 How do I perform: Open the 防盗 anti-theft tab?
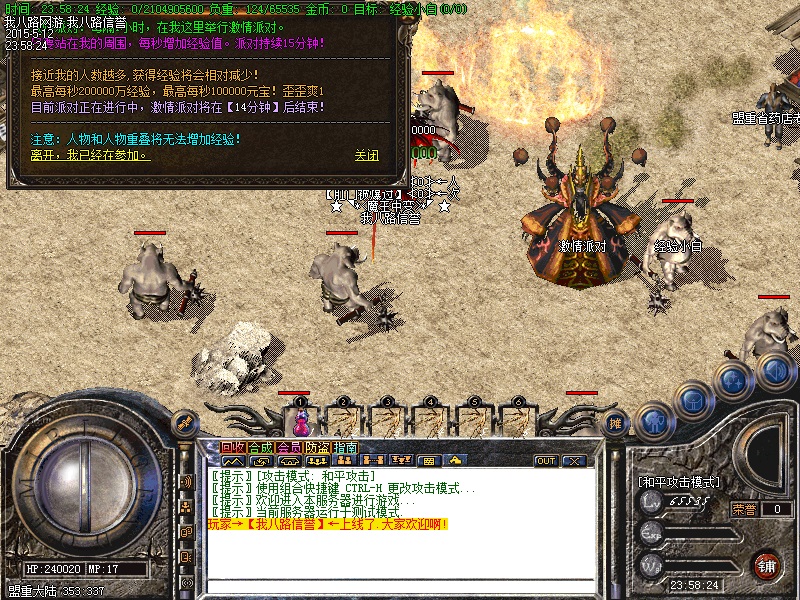tap(317, 447)
